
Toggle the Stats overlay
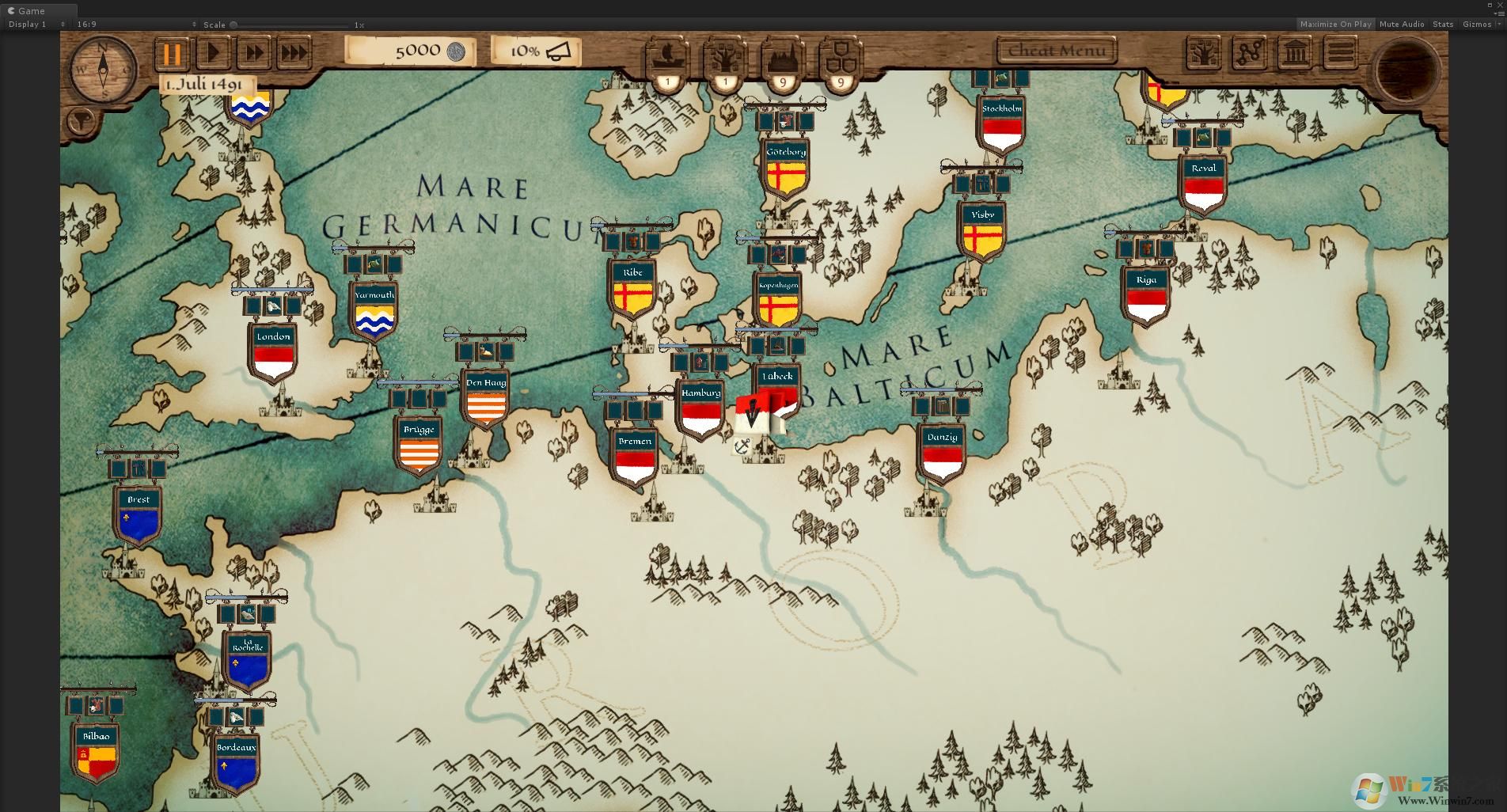(x=1442, y=24)
